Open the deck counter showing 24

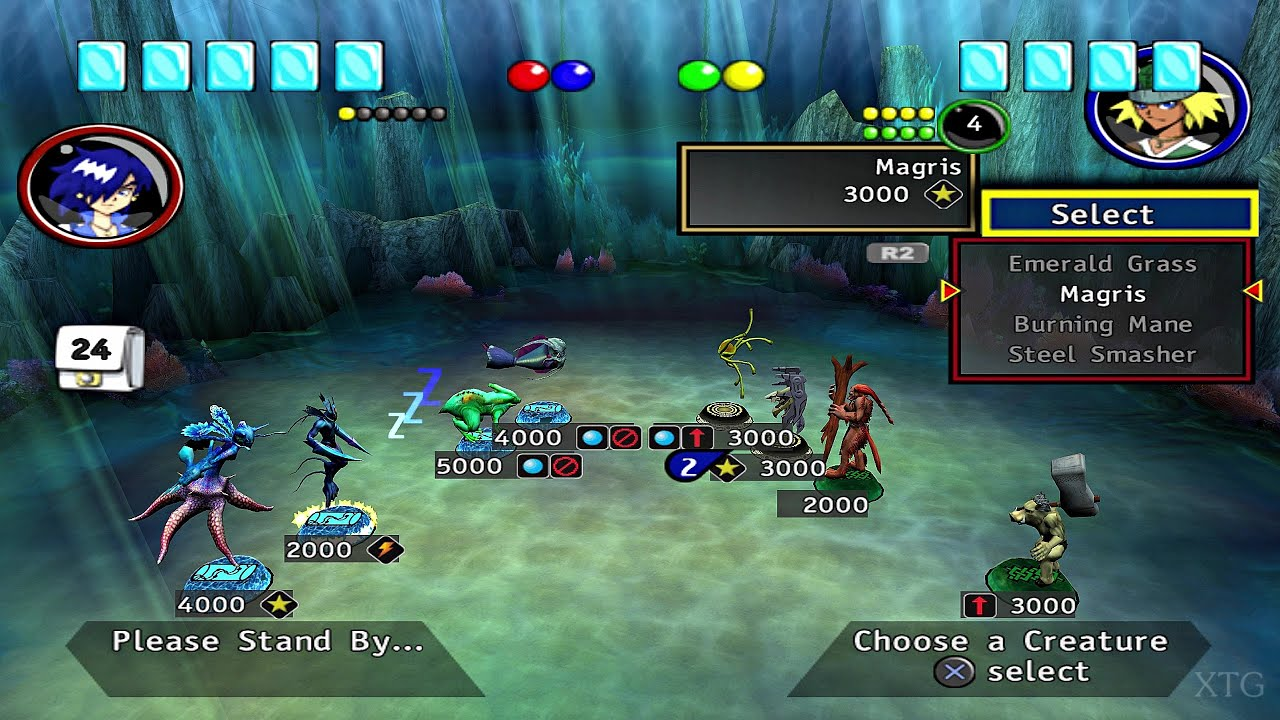99,356
